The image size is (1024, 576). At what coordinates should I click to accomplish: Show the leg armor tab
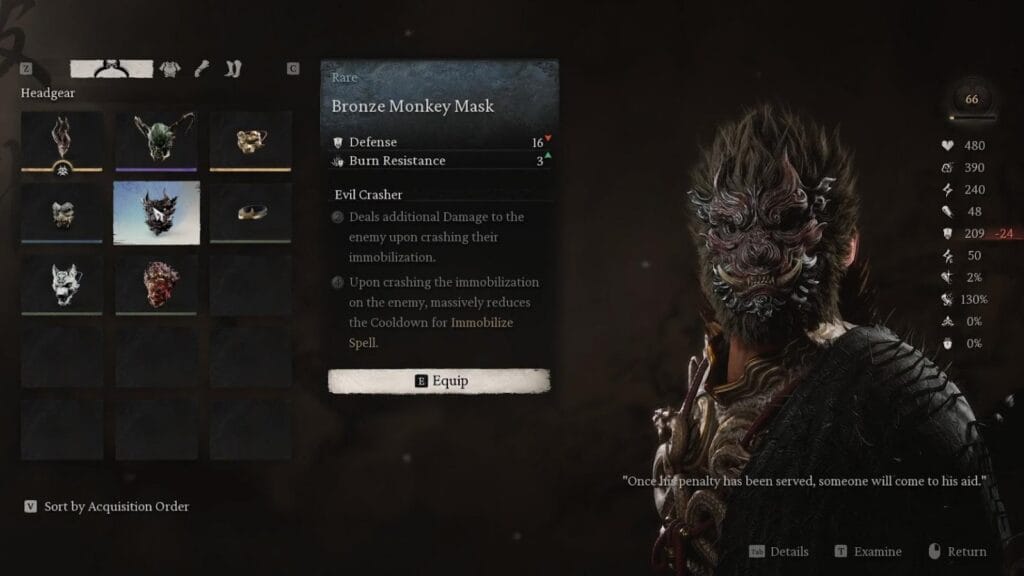point(234,69)
